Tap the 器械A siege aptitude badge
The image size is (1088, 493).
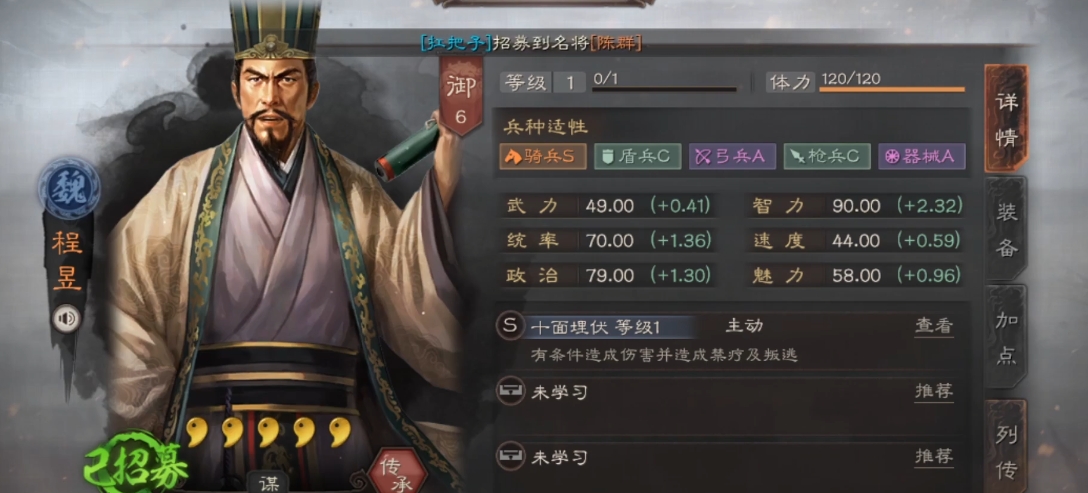click(921, 156)
